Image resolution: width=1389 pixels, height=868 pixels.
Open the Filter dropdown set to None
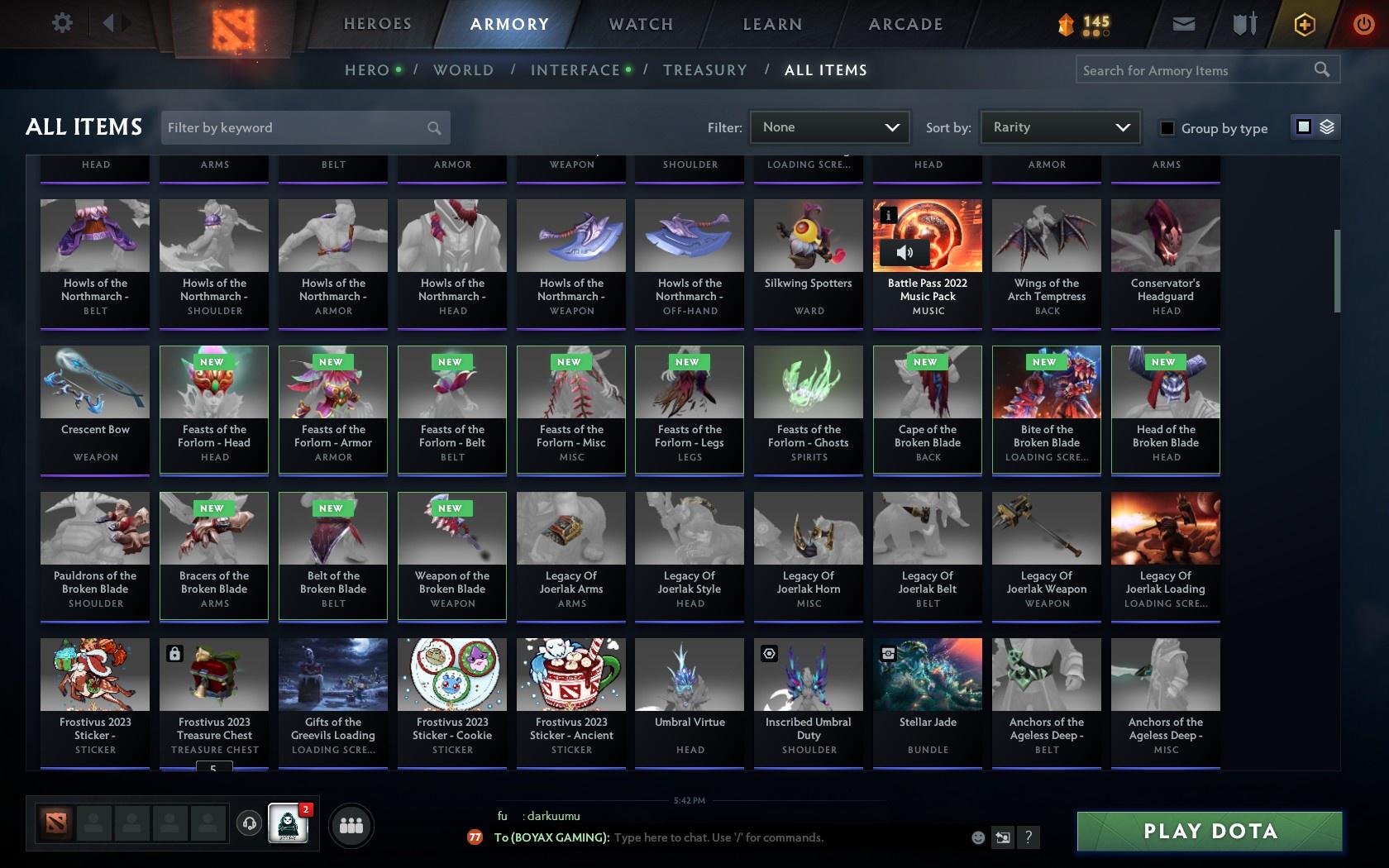pyautogui.click(x=829, y=127)
